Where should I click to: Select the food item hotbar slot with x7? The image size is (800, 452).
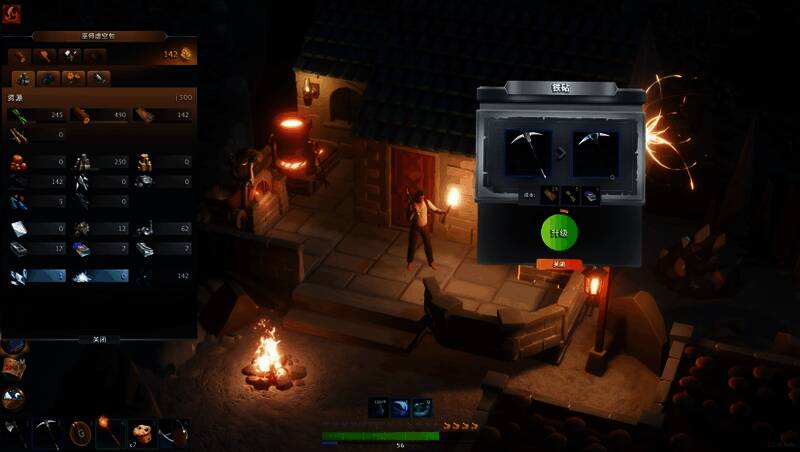[x=140, y=432]
